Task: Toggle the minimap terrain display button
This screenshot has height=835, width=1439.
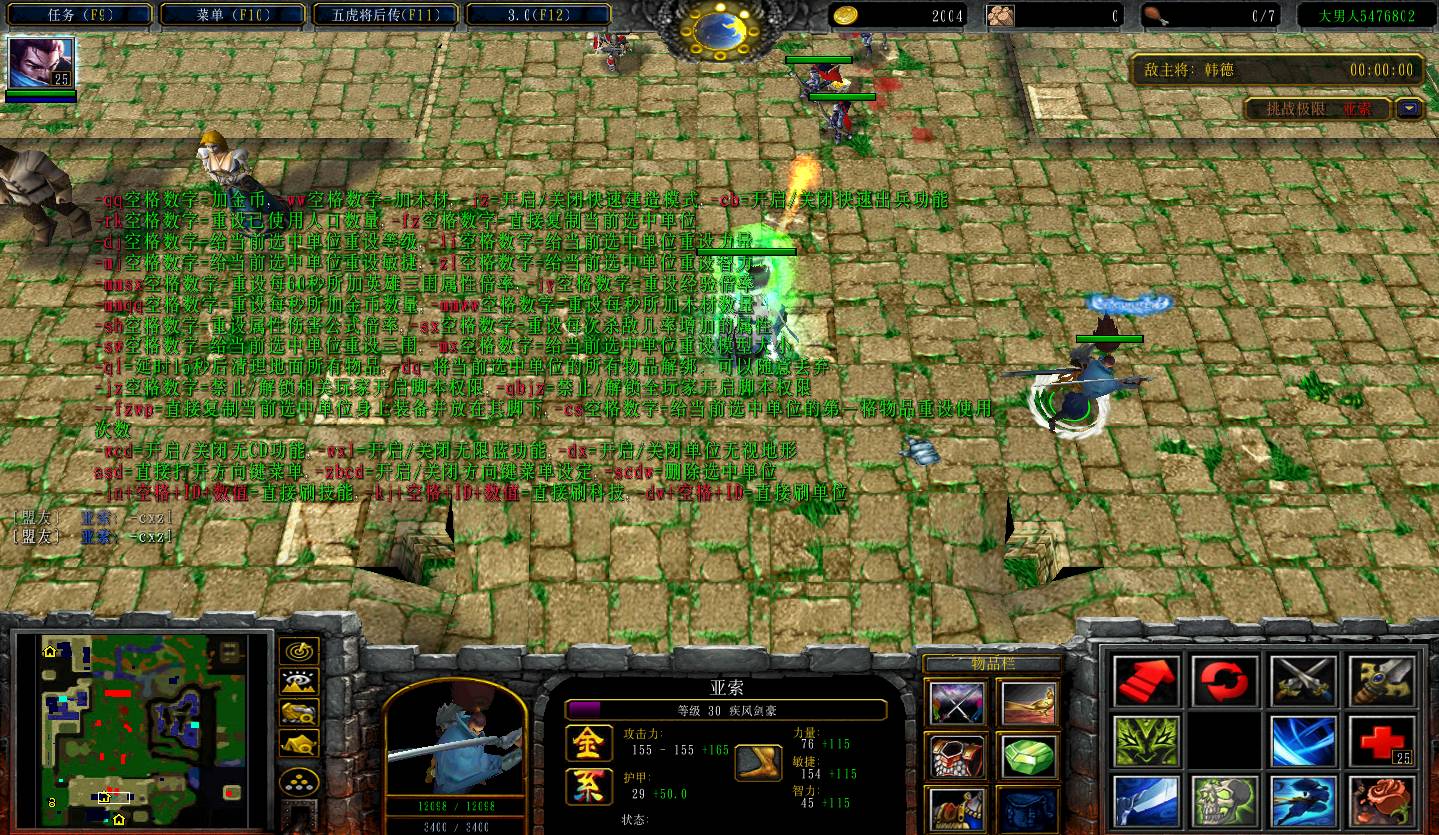Action: pyautogui.click(x=299, y=683)
